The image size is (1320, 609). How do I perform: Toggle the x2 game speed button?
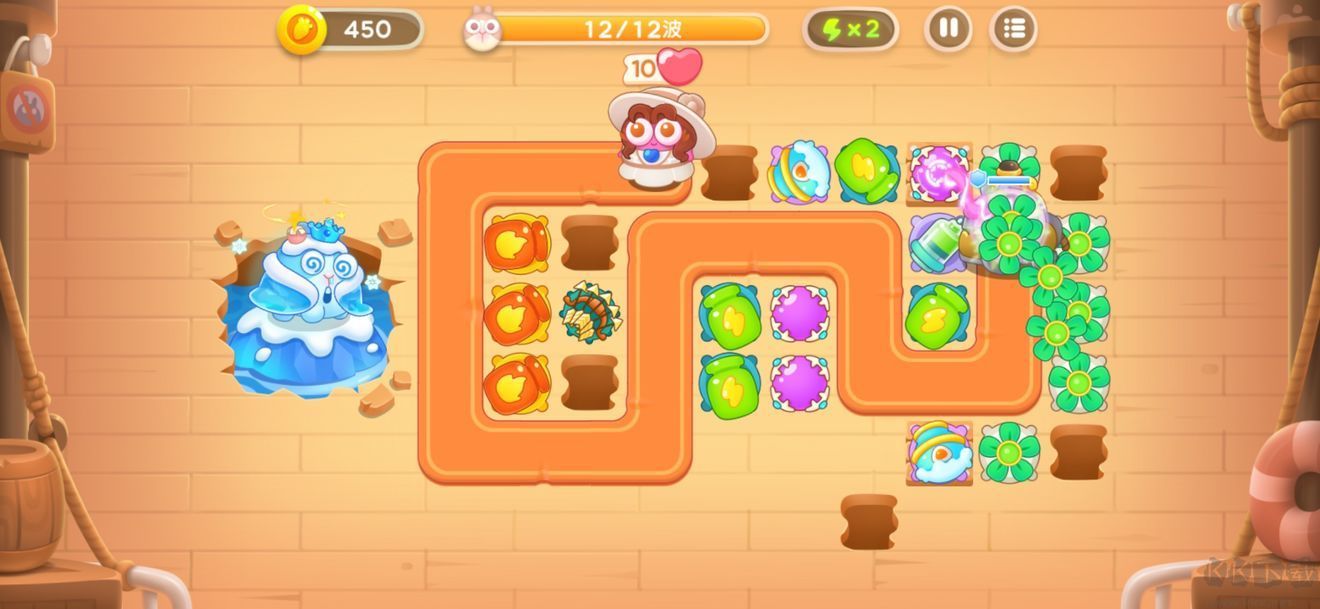(x=850, y=29)
